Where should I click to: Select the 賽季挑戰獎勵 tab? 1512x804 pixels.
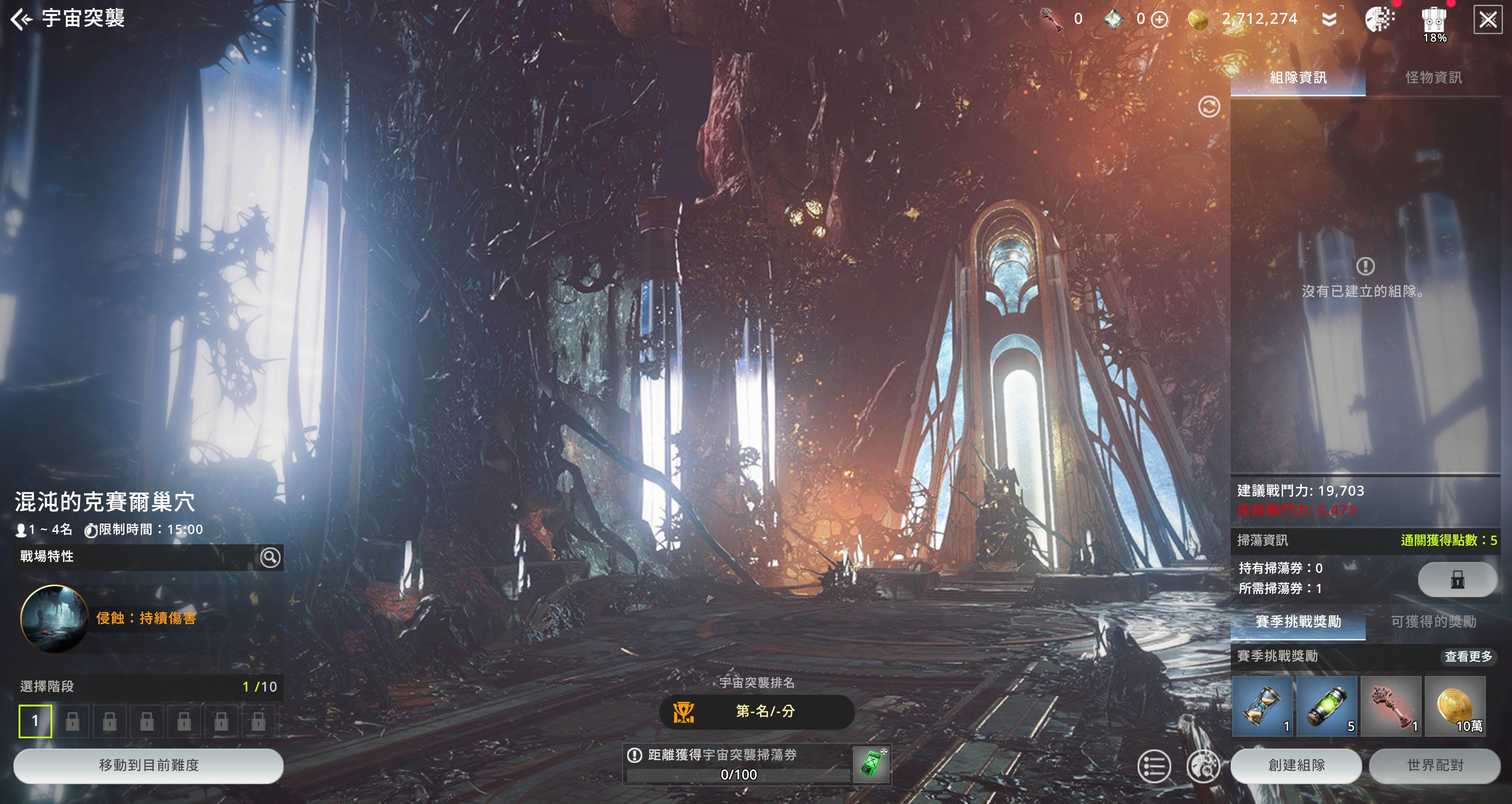(x=1298, y=621)
